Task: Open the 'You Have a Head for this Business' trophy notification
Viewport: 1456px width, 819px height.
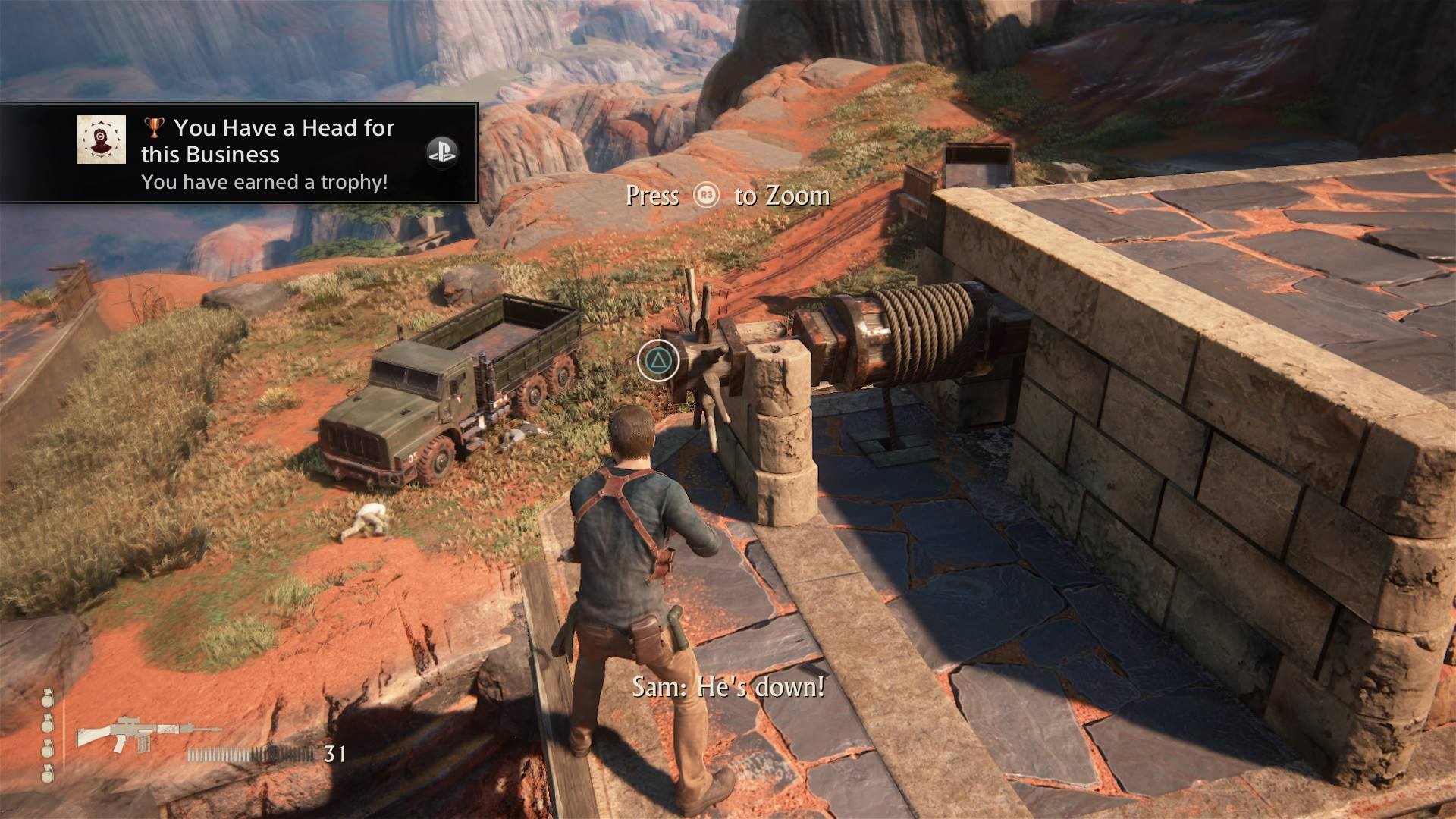Action: tap(267, 153)
